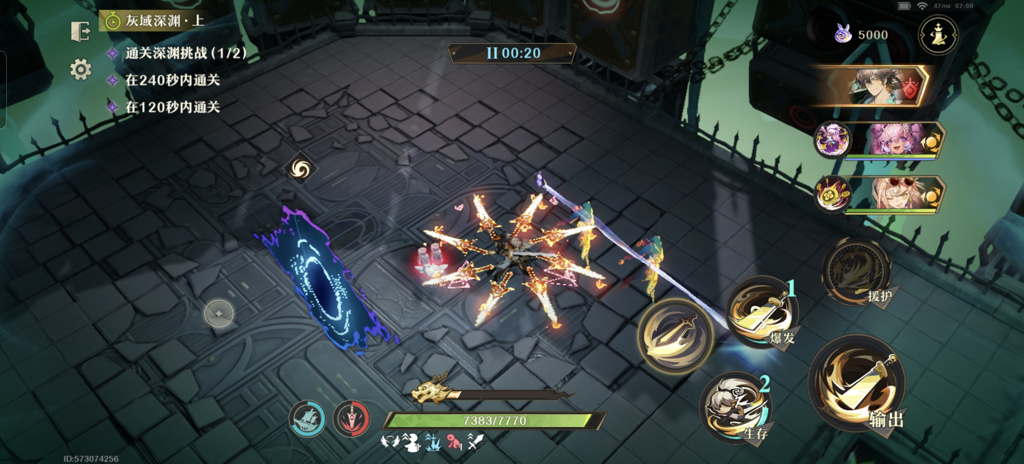Tap the teal ship round icon

(x=307, y=418)
